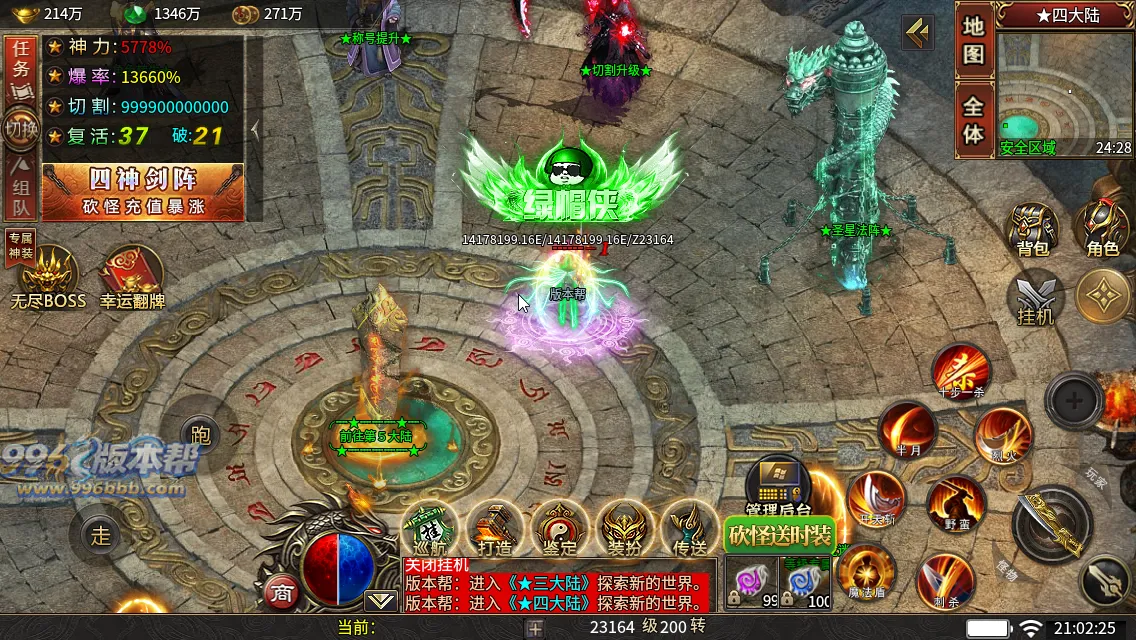Open the 背包 backpack

click(x=1032, y=229)
